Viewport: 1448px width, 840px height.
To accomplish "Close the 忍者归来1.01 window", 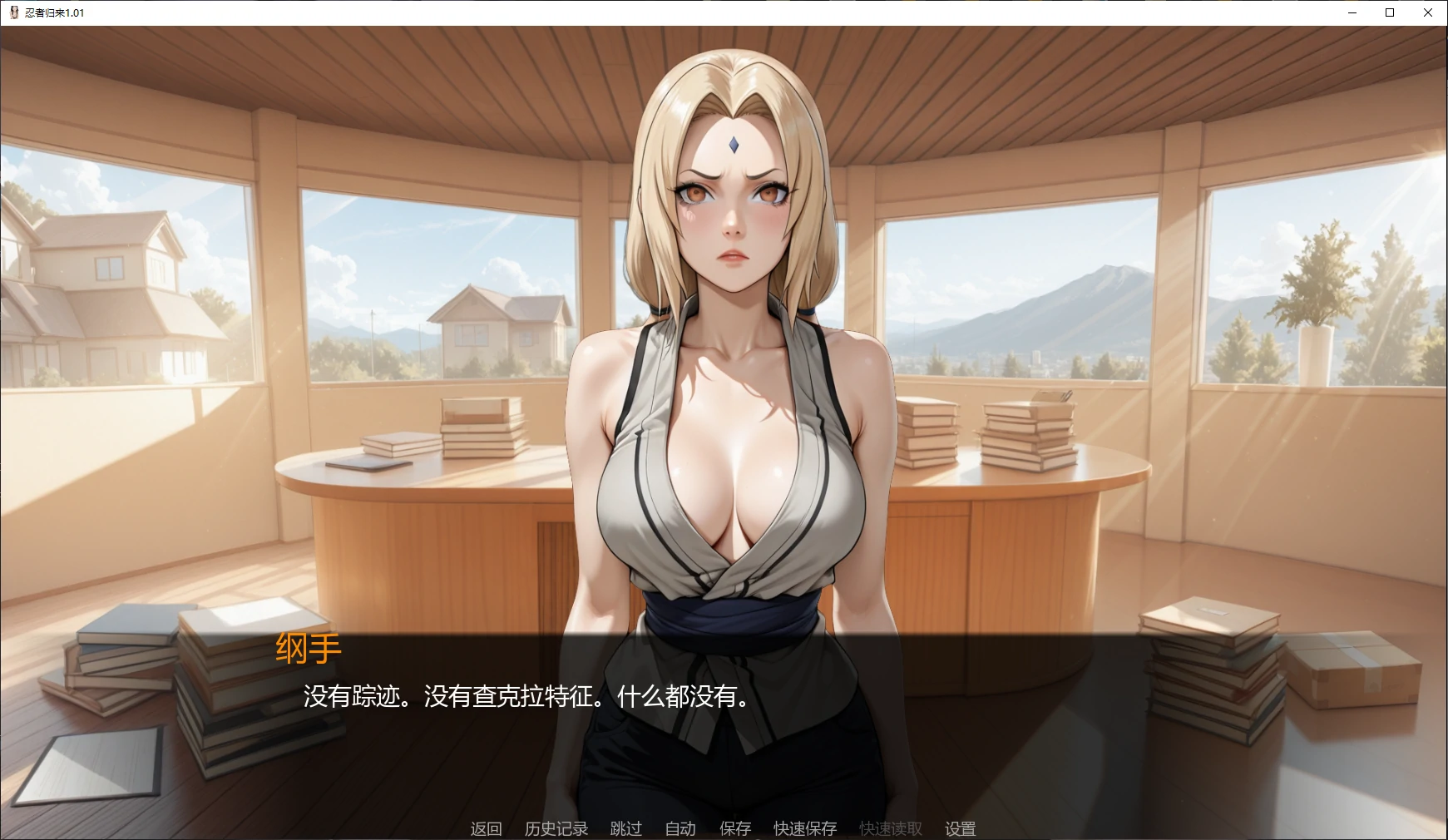I will [1429, 12].
